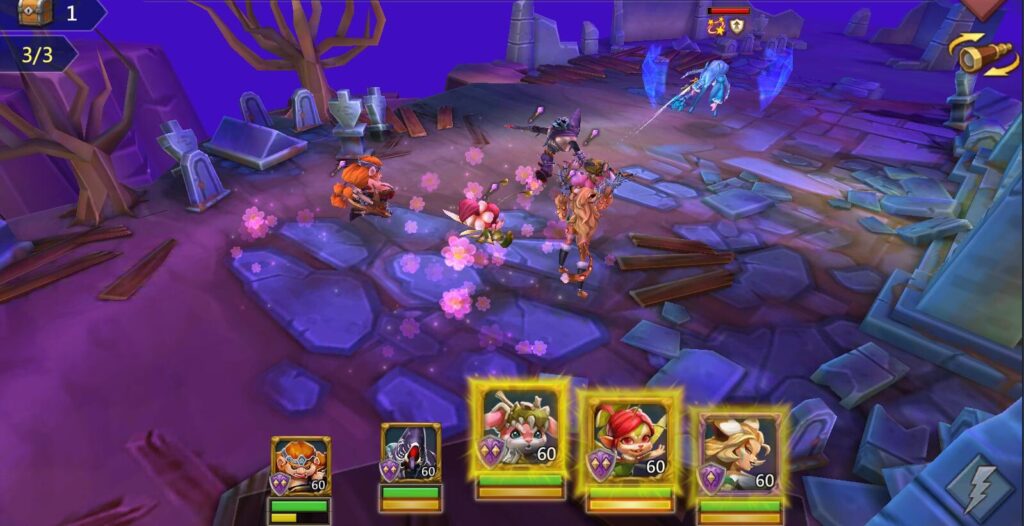Image resolution: width=1024 pixels, height=526 pixels.
Task: Select the dark hooded hero portrait
Action: (x=410, y=454)
